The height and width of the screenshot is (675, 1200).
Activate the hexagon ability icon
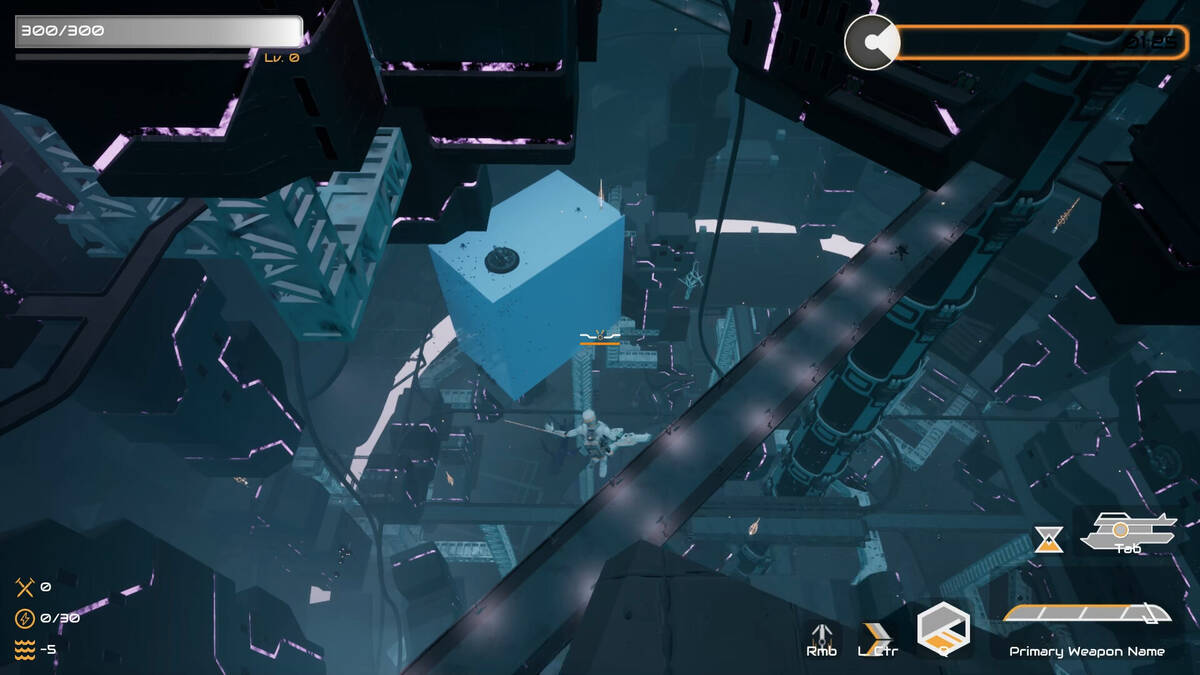point(943,627)
